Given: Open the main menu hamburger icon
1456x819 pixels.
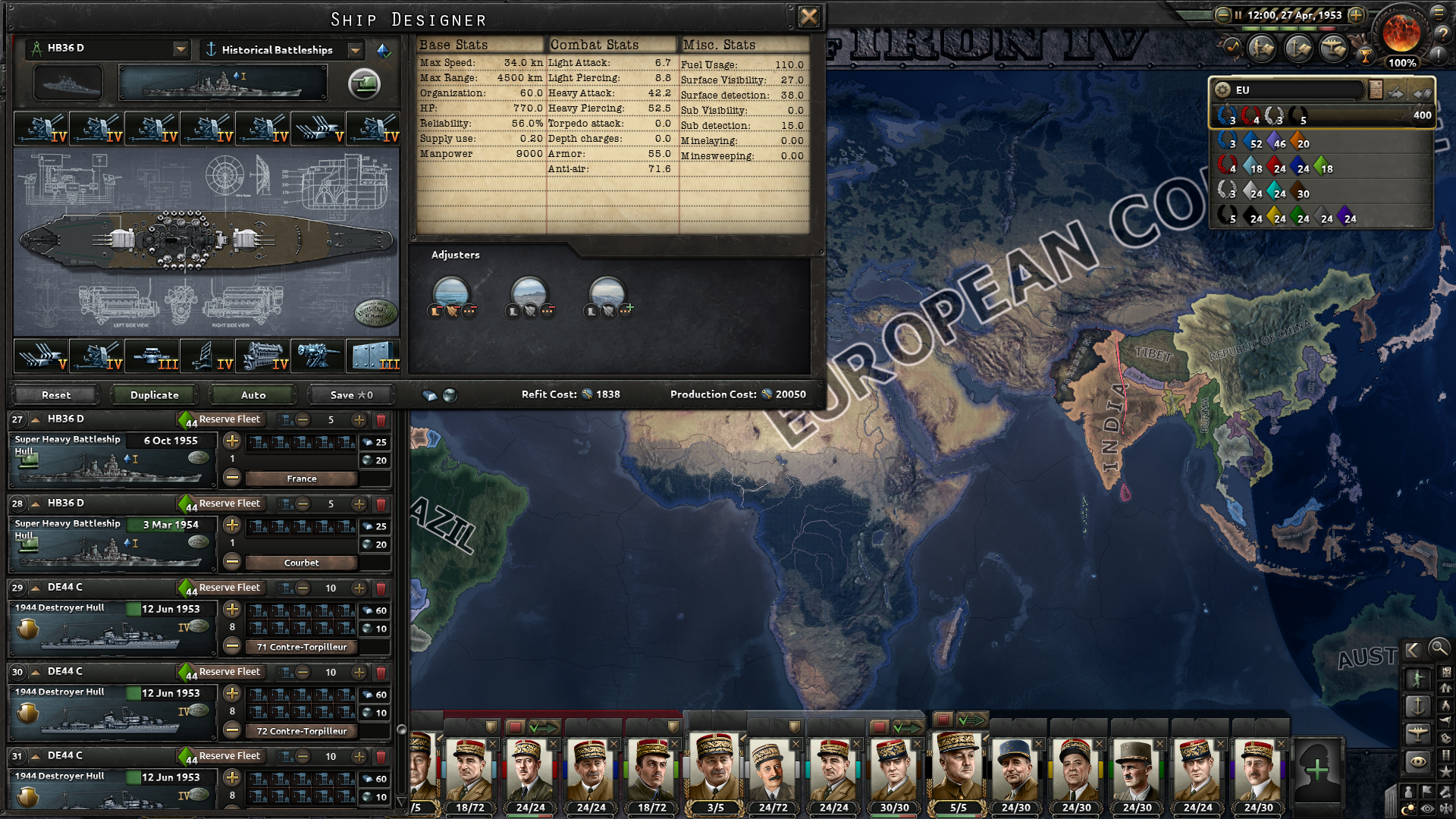Looking at the screenshot, I should pos(1439,14).
